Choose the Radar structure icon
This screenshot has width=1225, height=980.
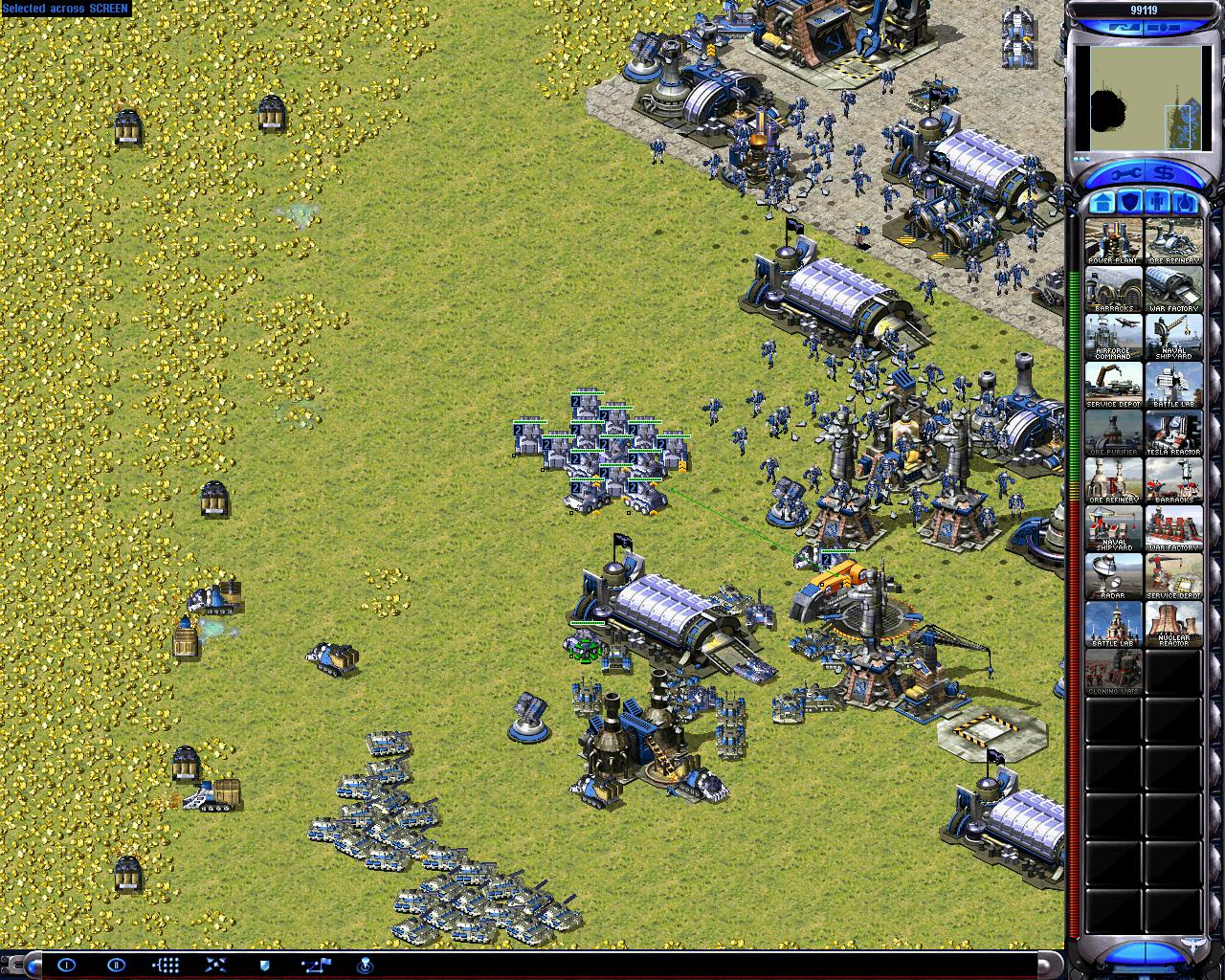pyautogui.click(x=1114, y=576)
